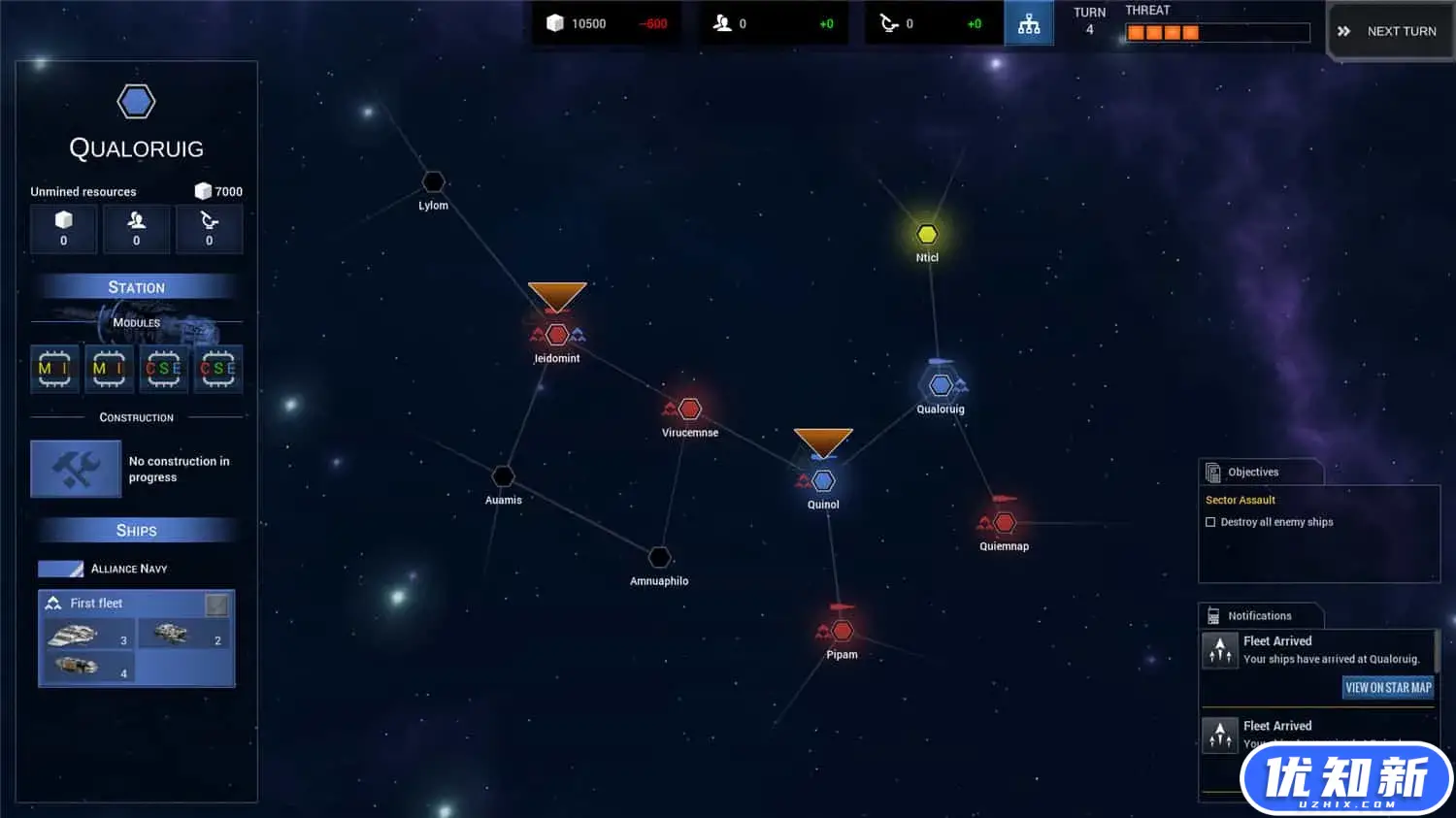
Task: Check the Destroy all enemy ships objective
Action: [x=1210, y=521]
